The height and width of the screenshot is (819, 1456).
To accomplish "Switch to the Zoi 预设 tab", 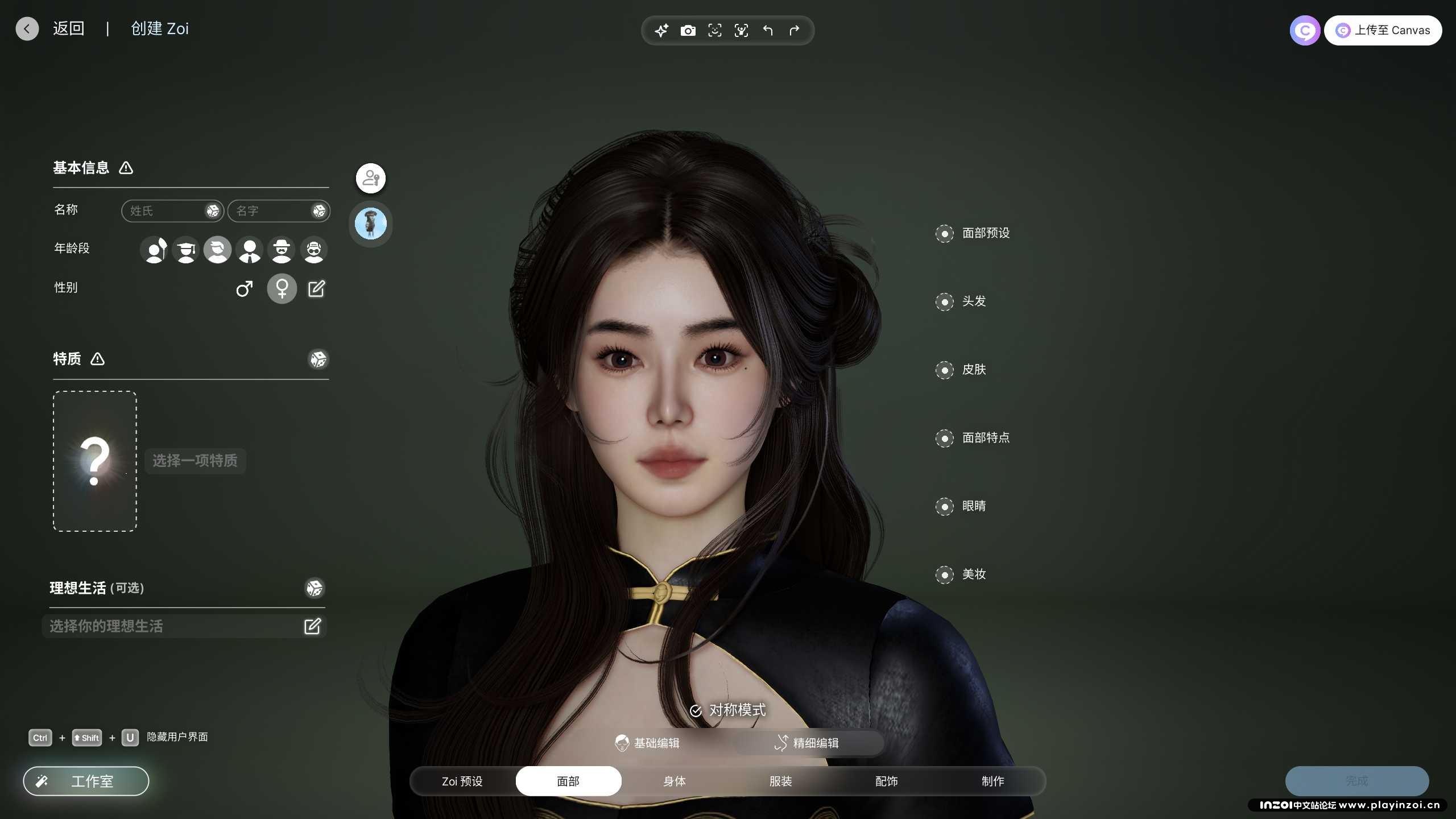I will 462,781.
